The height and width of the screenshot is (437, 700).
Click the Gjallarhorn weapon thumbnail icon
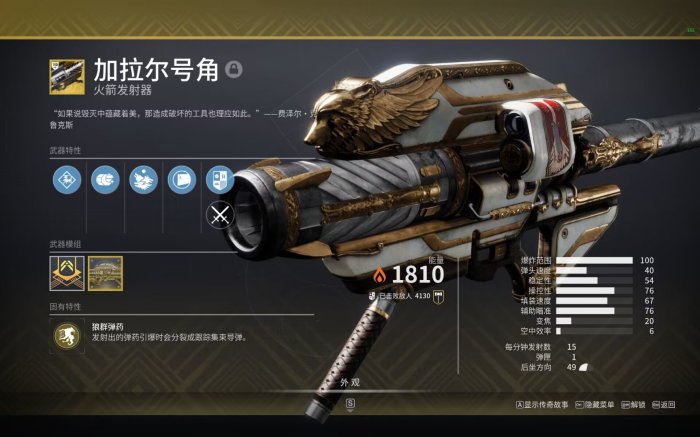[66, 75]
